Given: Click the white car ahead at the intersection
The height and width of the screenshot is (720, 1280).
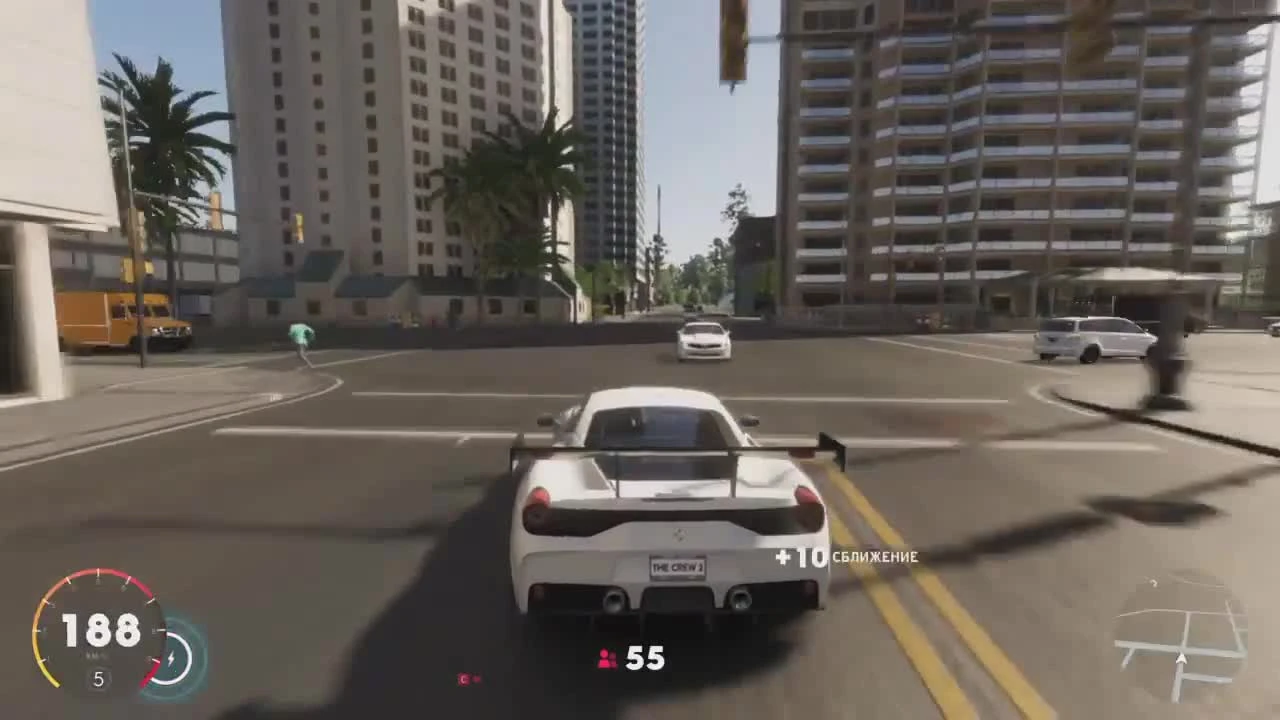Looking at the screenshot, I should (703, 343).
